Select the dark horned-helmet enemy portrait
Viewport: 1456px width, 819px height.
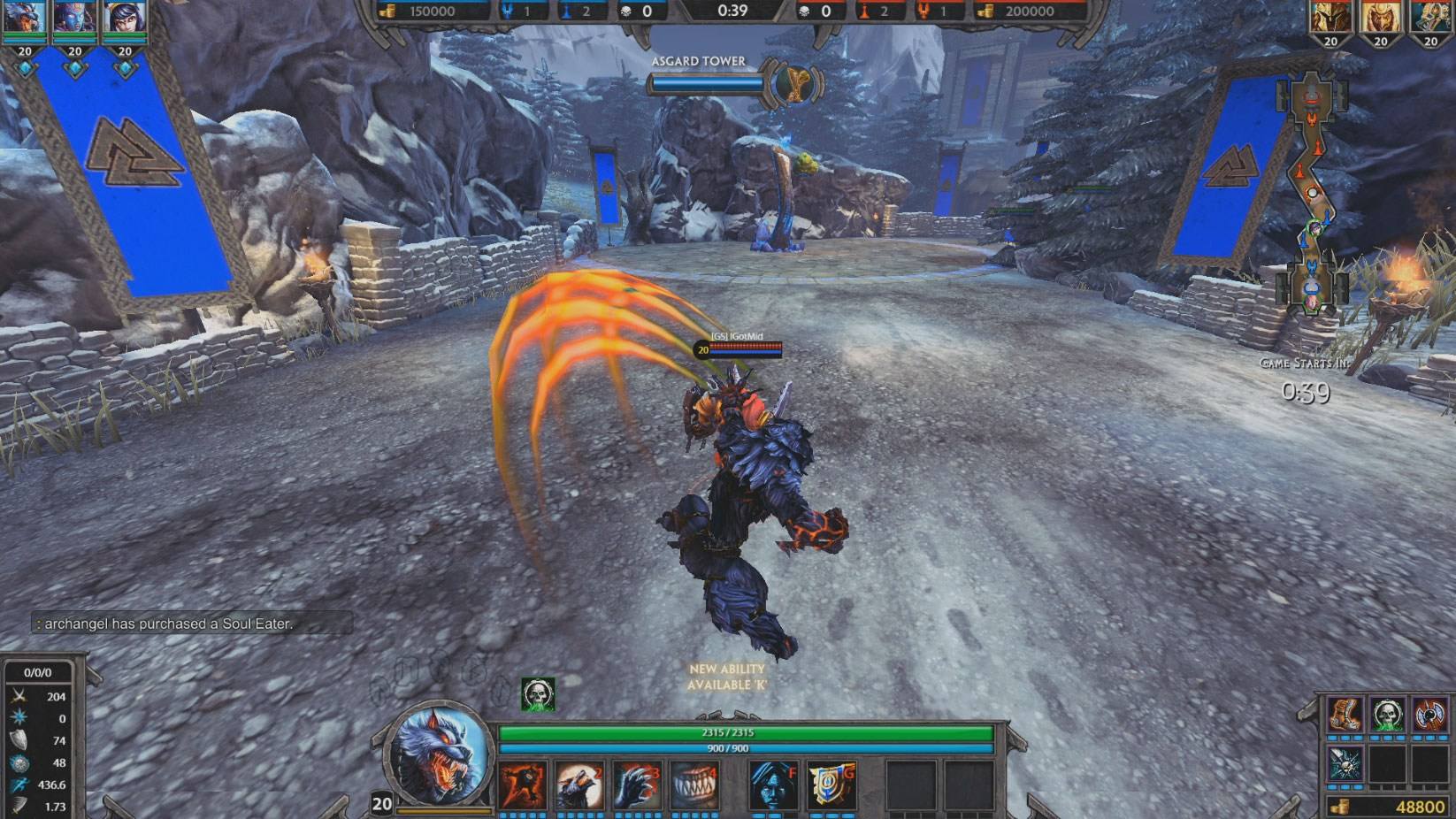point(1330,18)
